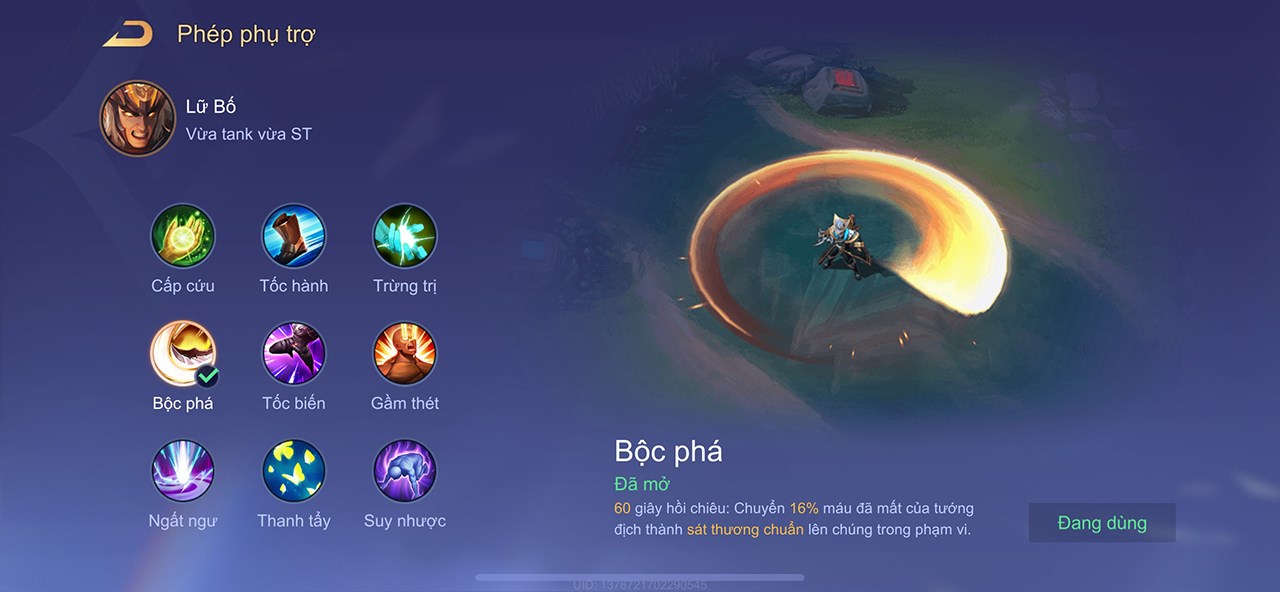This screenshot has width=1280, height=592.
Task: Choose the Tốc hành boot spell
Action: [294, 236]
